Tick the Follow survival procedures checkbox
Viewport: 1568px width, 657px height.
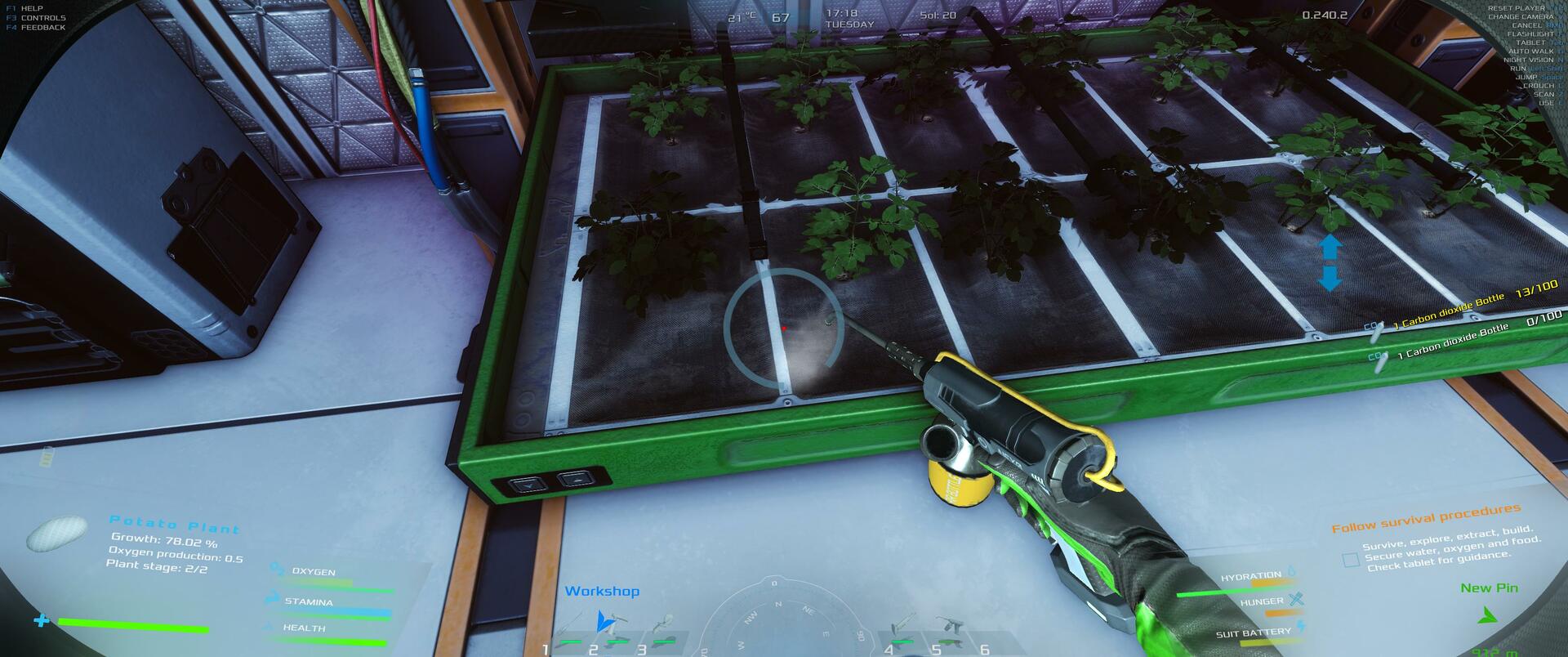click(1351, 560)
